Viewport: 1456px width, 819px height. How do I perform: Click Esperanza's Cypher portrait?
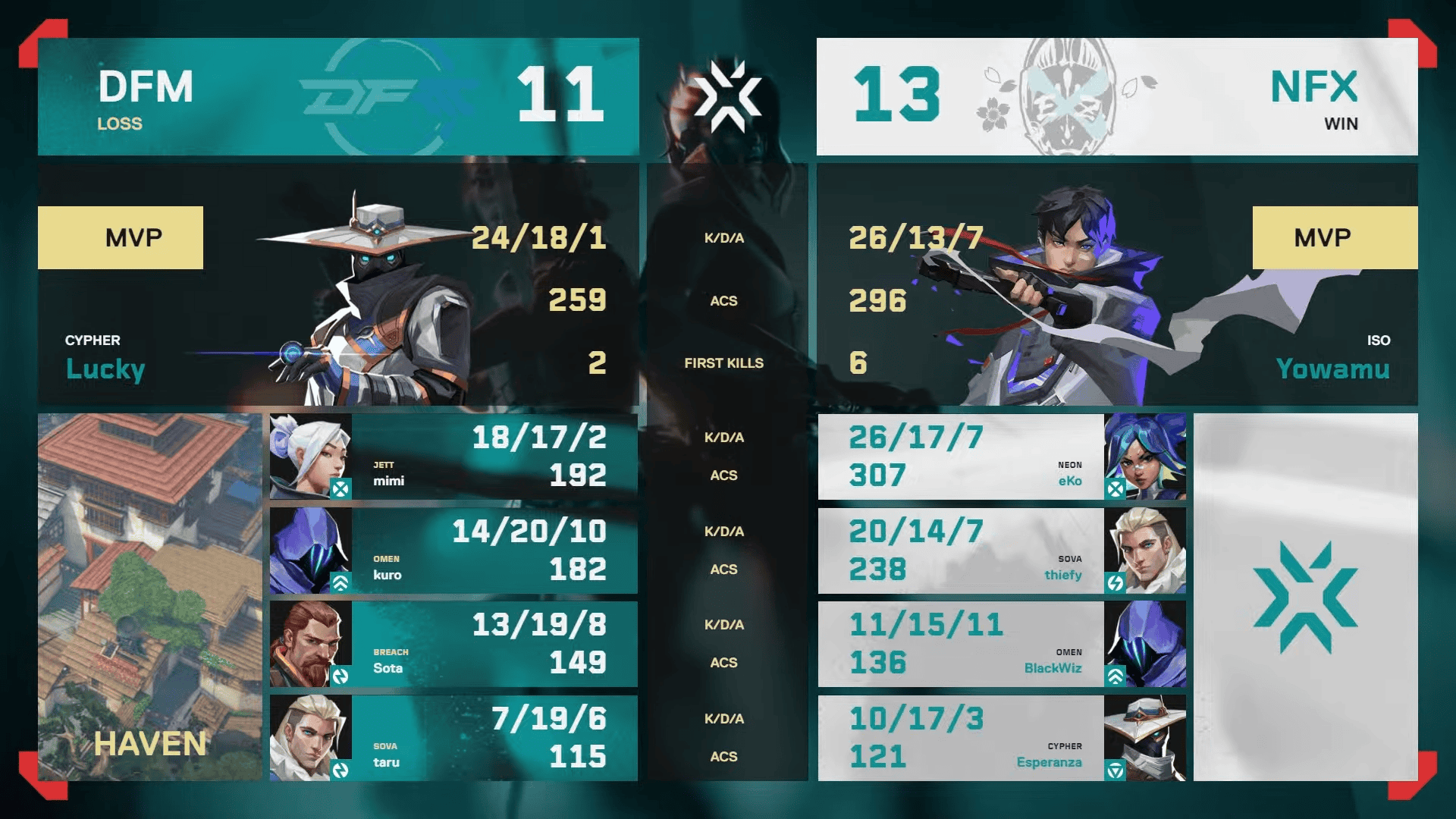[1147, 739]
